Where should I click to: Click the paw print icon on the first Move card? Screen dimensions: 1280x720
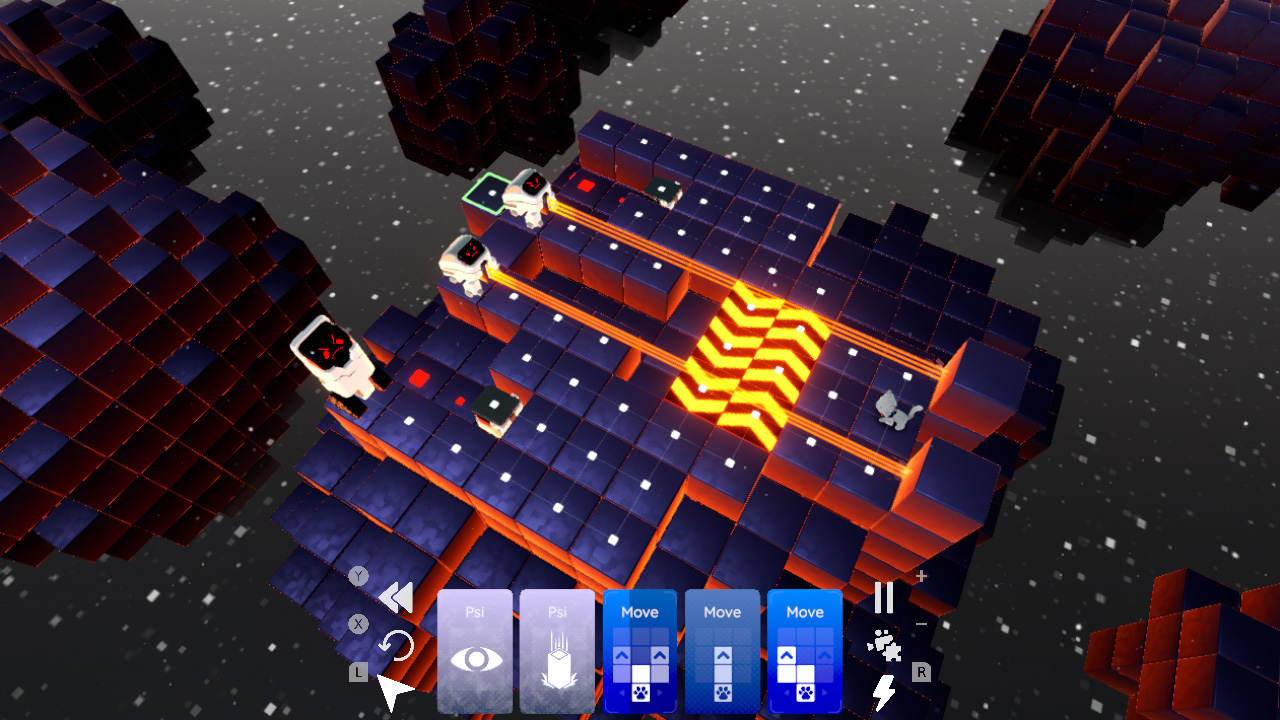(640, 693)
